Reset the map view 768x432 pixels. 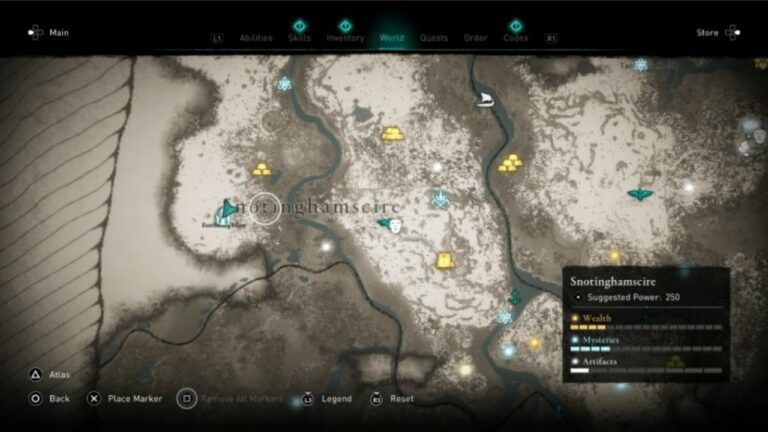tap(393, 398)
